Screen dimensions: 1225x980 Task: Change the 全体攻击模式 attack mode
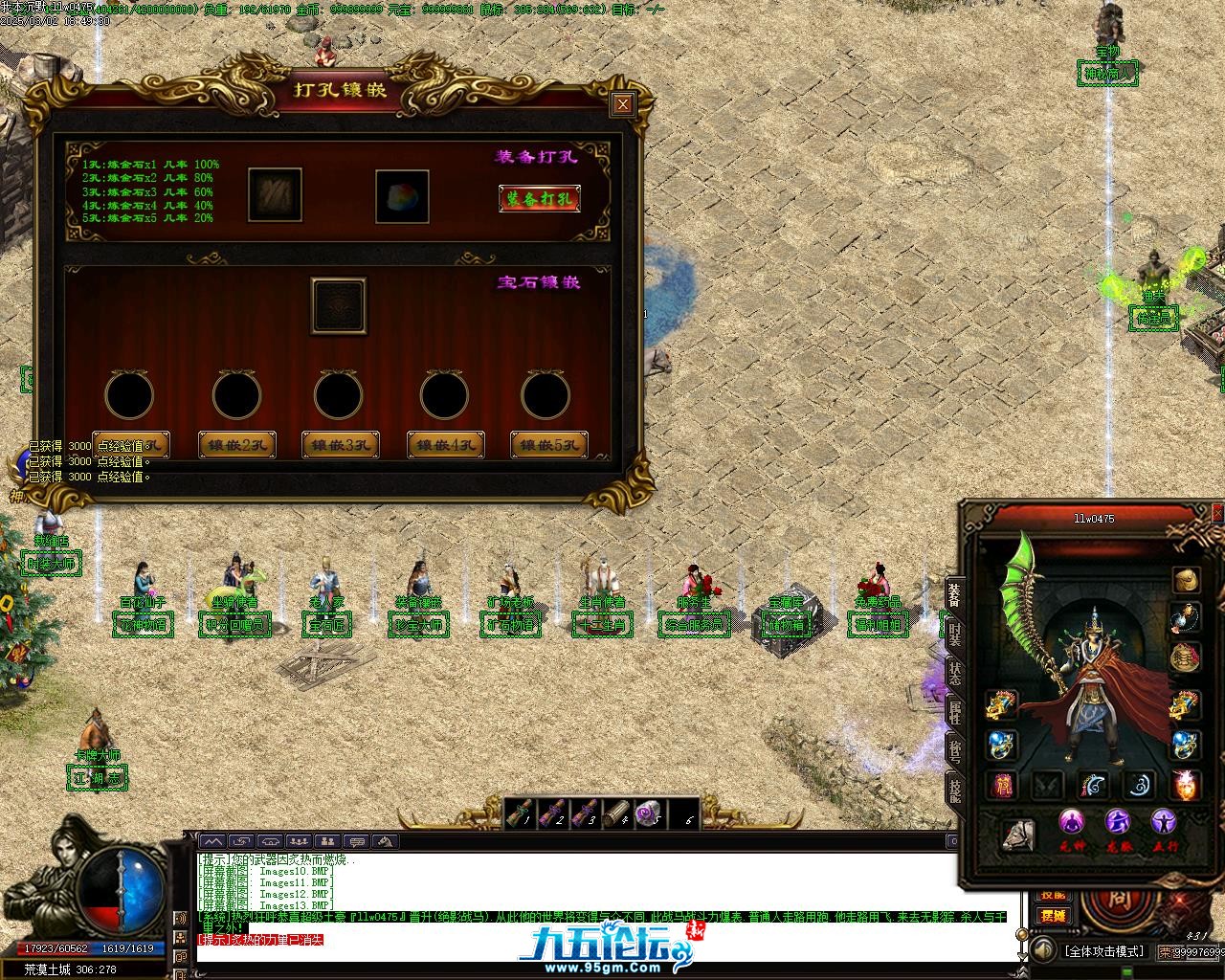point(1103,951)
